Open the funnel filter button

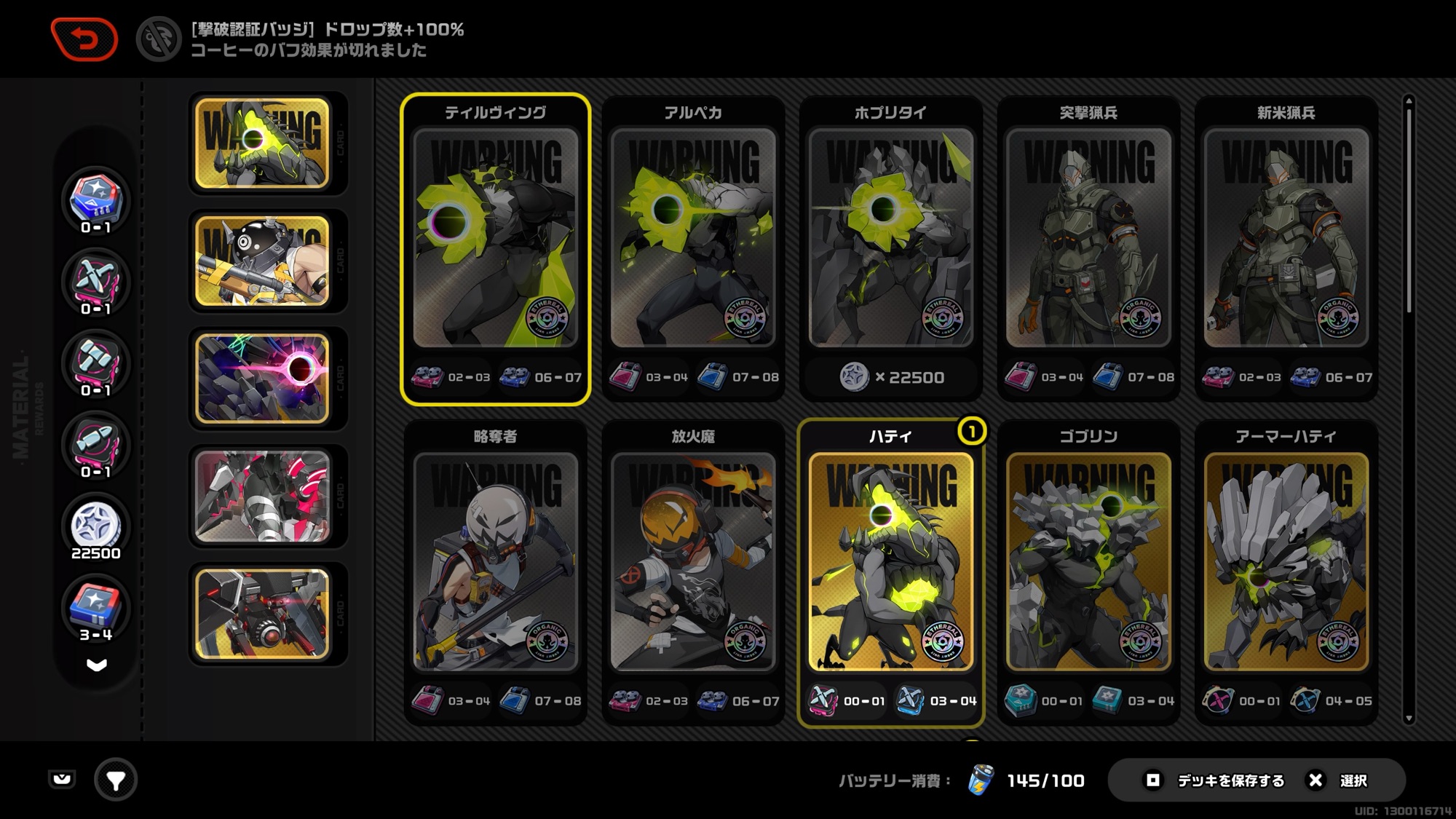coord(116,780)
